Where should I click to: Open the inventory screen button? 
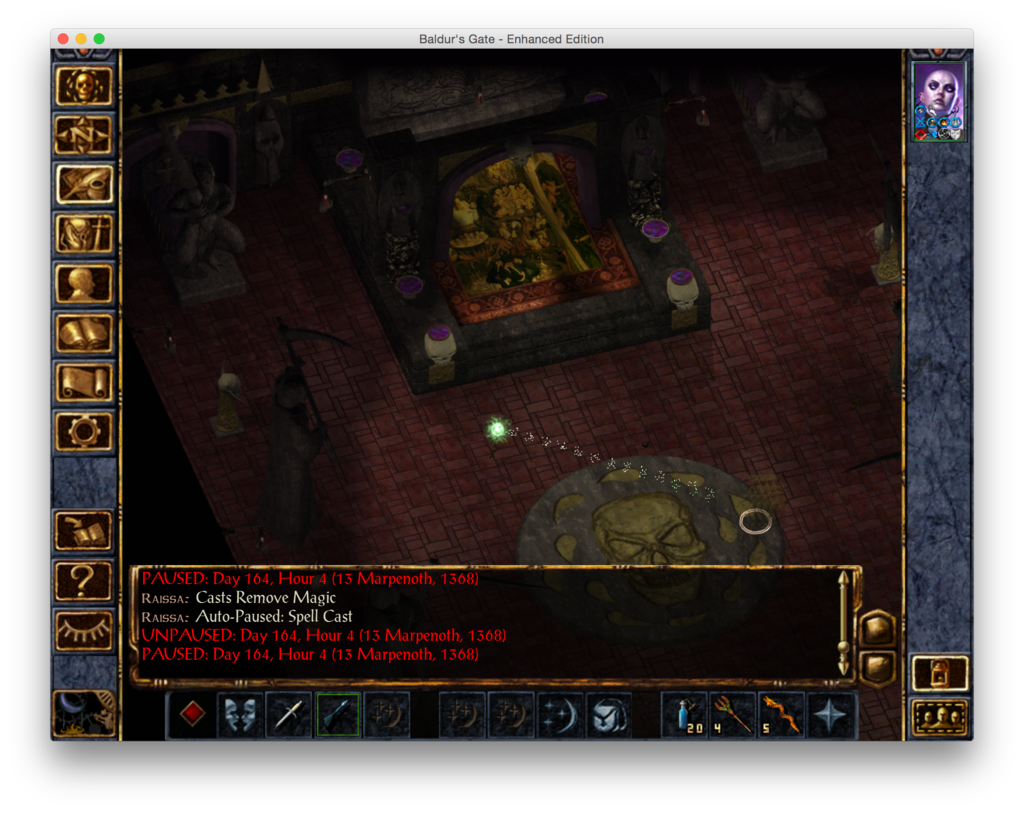click(x=83, y=234)
